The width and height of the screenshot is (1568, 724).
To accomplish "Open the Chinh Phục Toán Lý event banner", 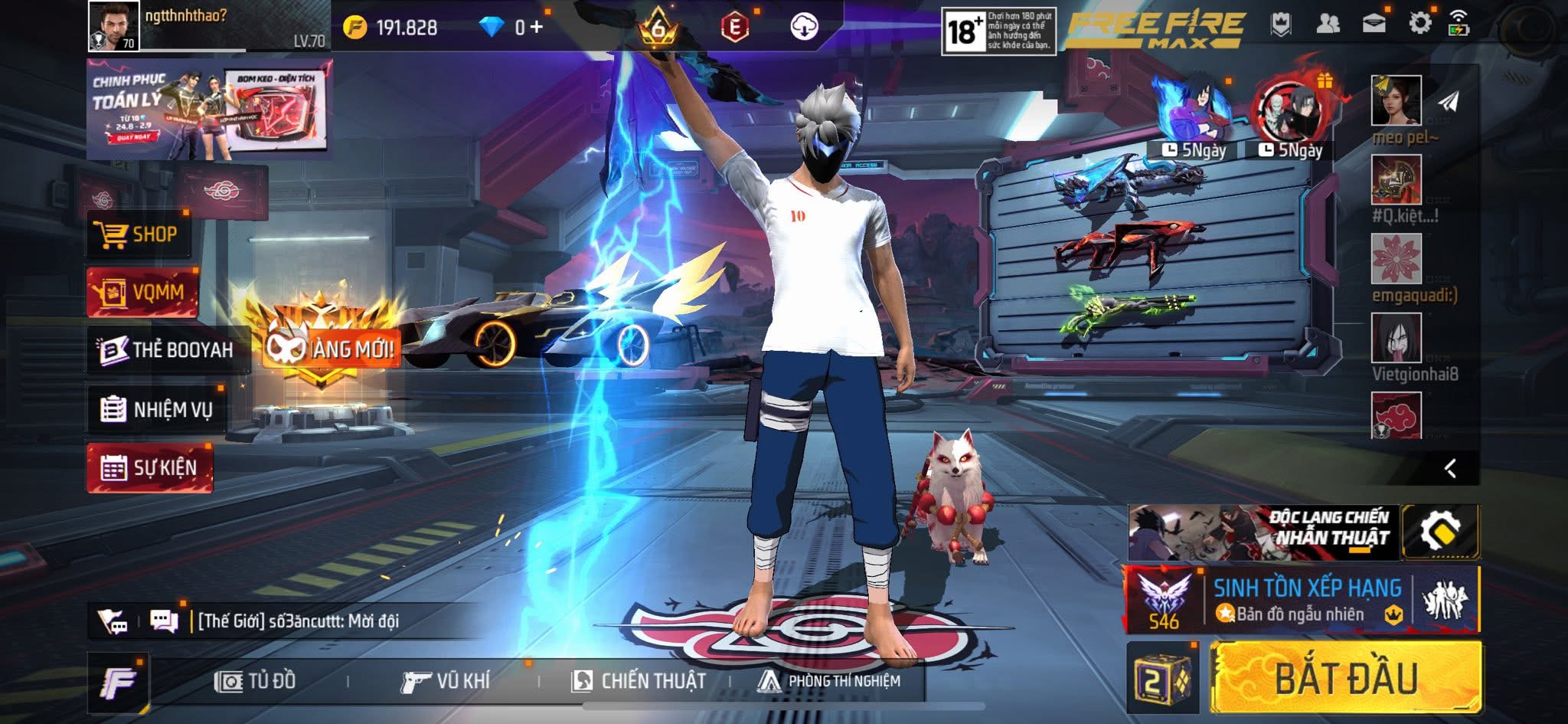I will (x=208, y=110).
